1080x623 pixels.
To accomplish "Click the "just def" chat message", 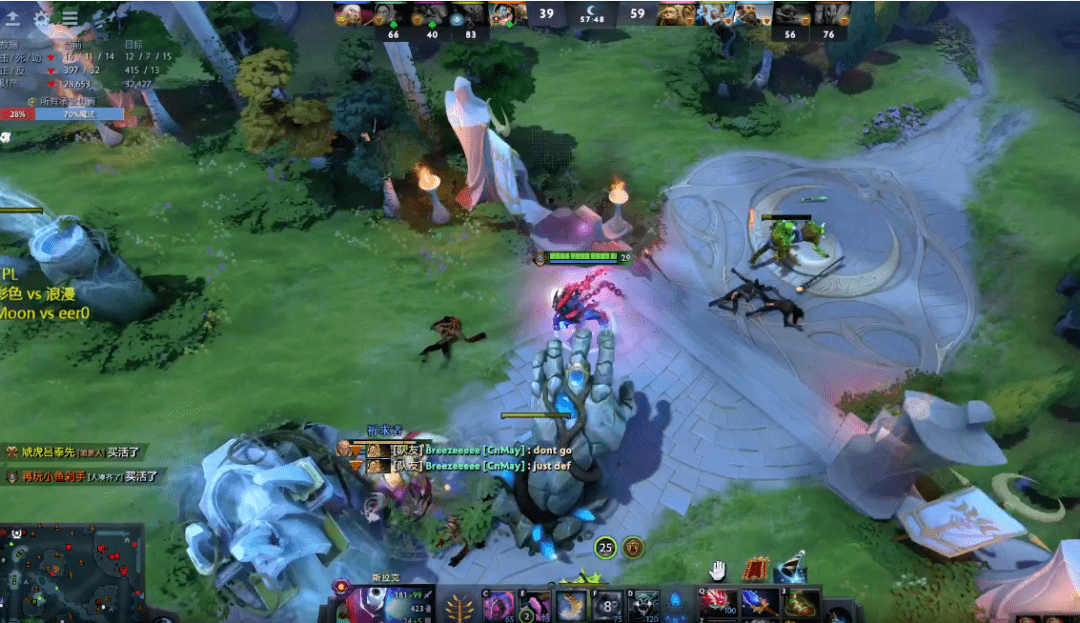I will coord(475,466).
